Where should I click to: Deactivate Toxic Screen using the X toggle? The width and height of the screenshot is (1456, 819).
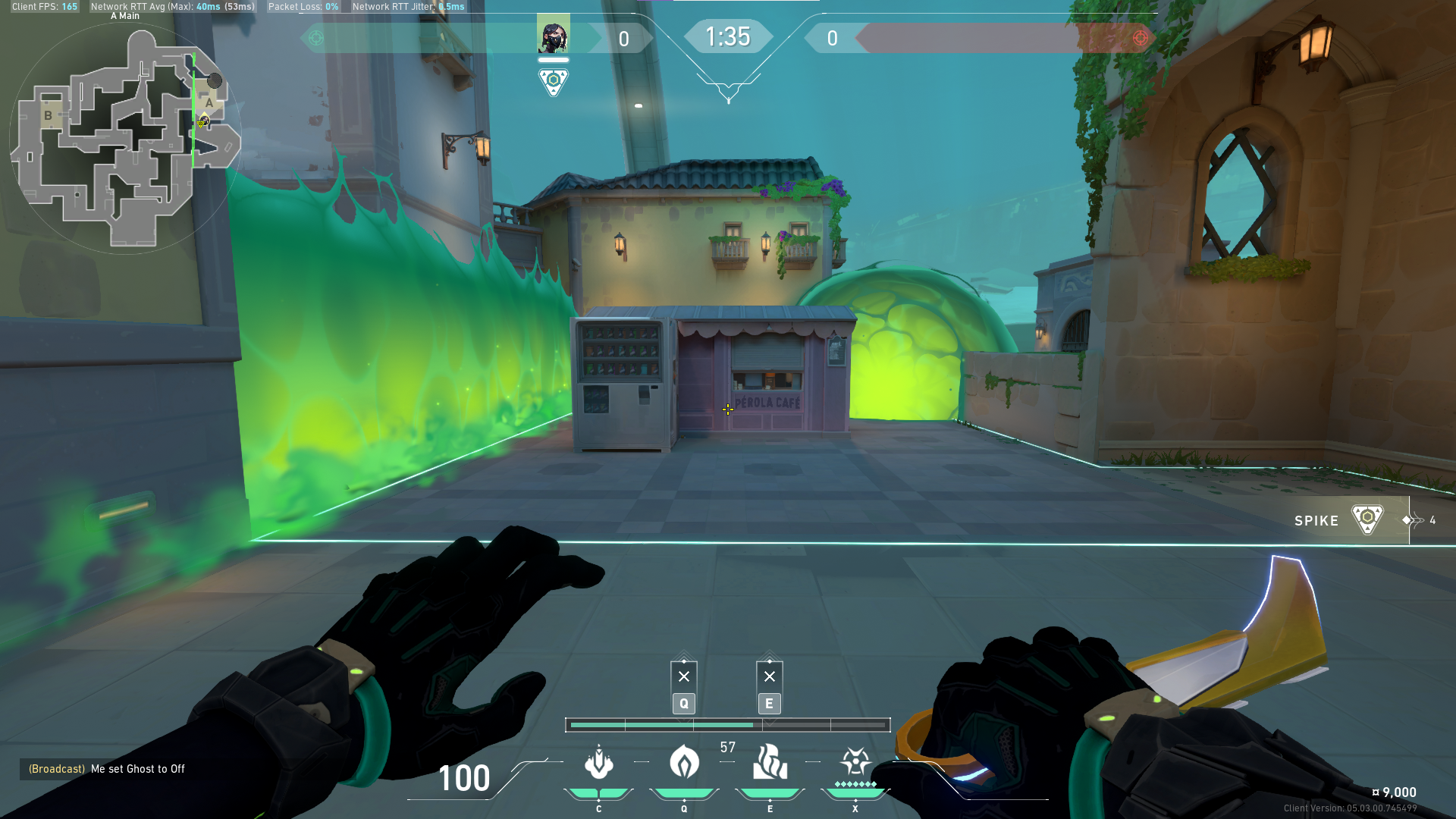tap(770, 675)
